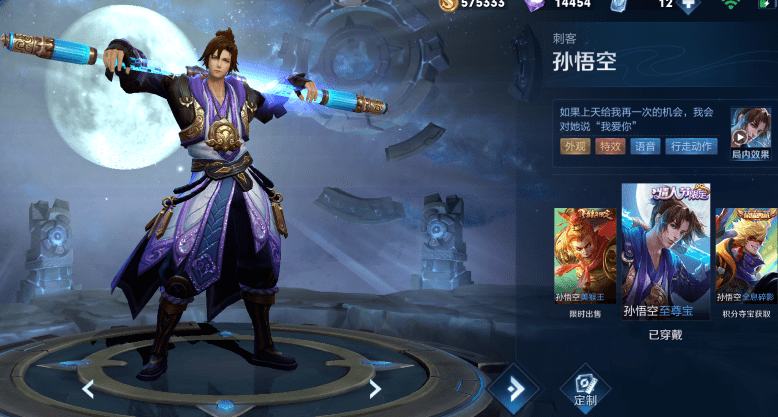Go to previous hero with left arrow
Screen dimensions: 778x417
[88, 389]
